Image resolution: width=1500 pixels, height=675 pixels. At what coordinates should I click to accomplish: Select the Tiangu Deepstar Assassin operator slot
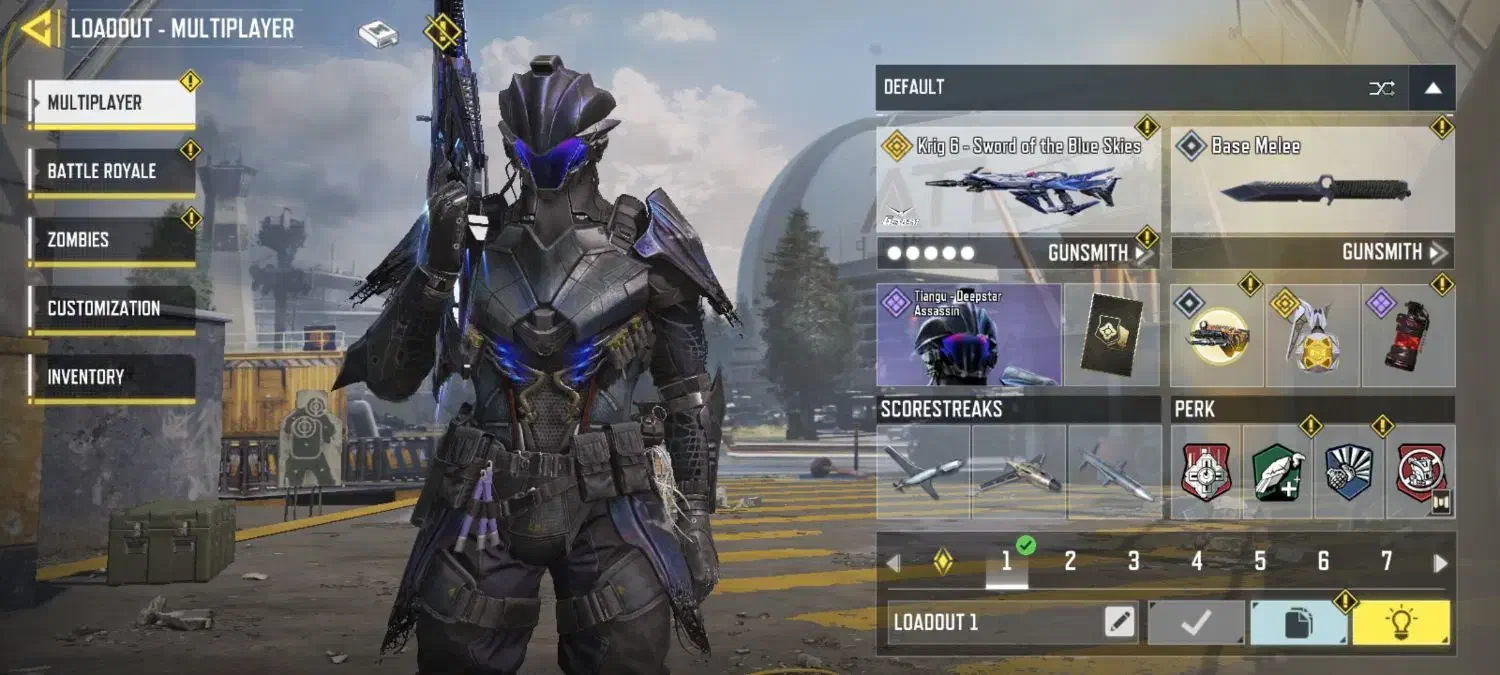pyautogui.click(x=968, y=335)
